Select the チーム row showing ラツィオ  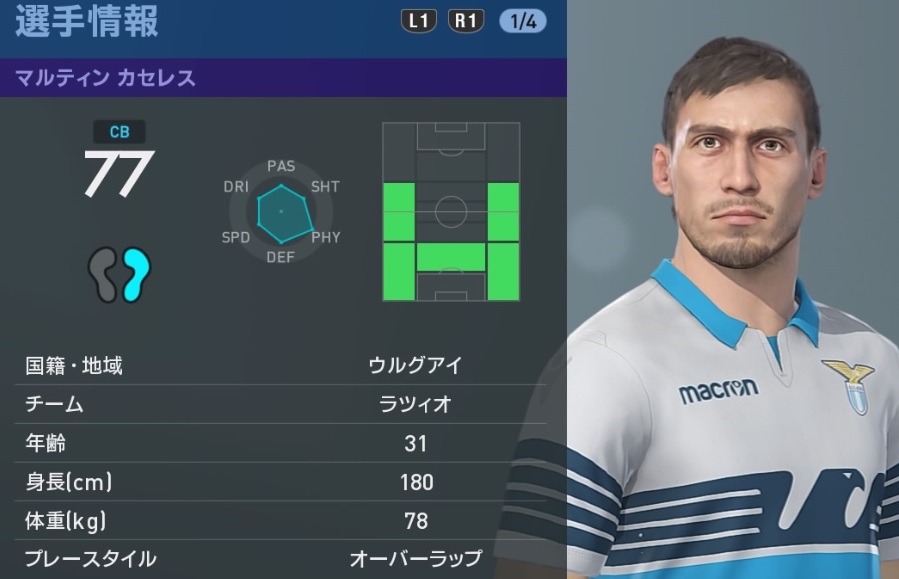[x=283, y=405]
